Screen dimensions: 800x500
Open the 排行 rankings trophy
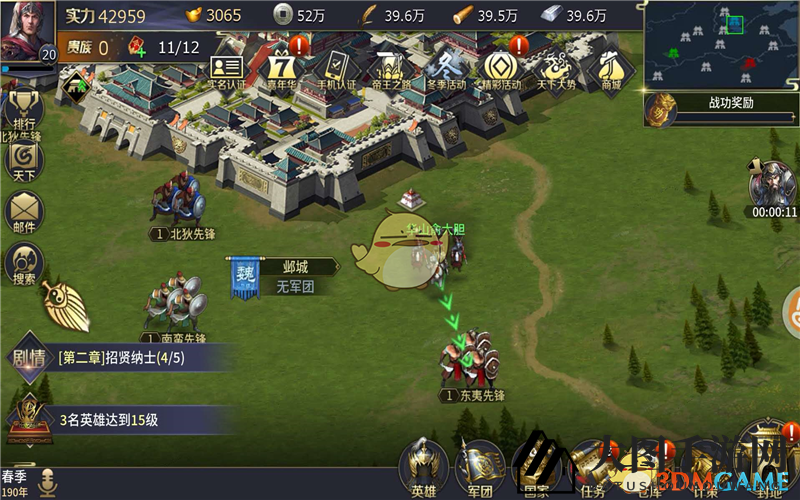tap(22, 111)
